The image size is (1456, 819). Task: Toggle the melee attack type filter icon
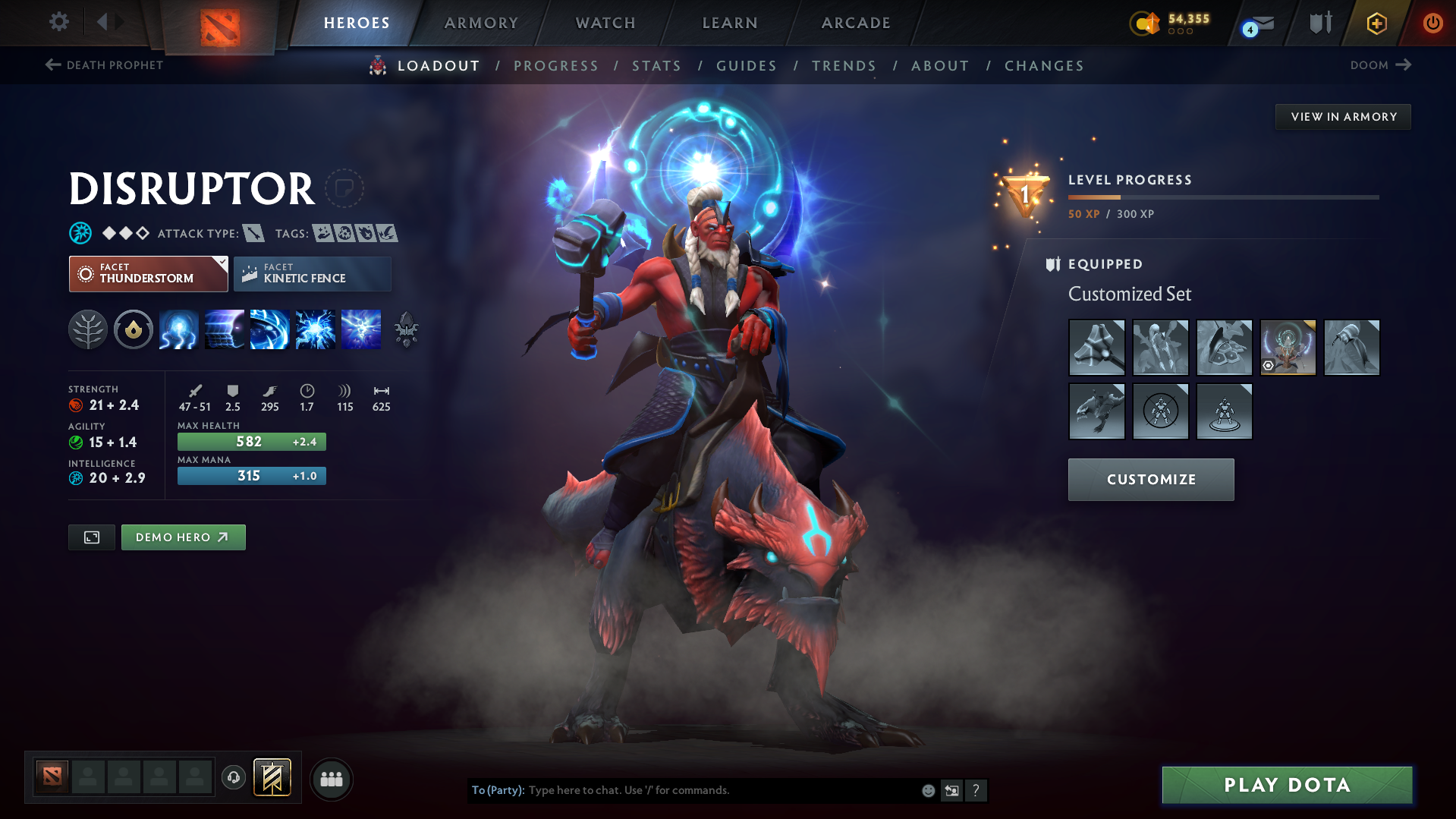click(254, 233)
